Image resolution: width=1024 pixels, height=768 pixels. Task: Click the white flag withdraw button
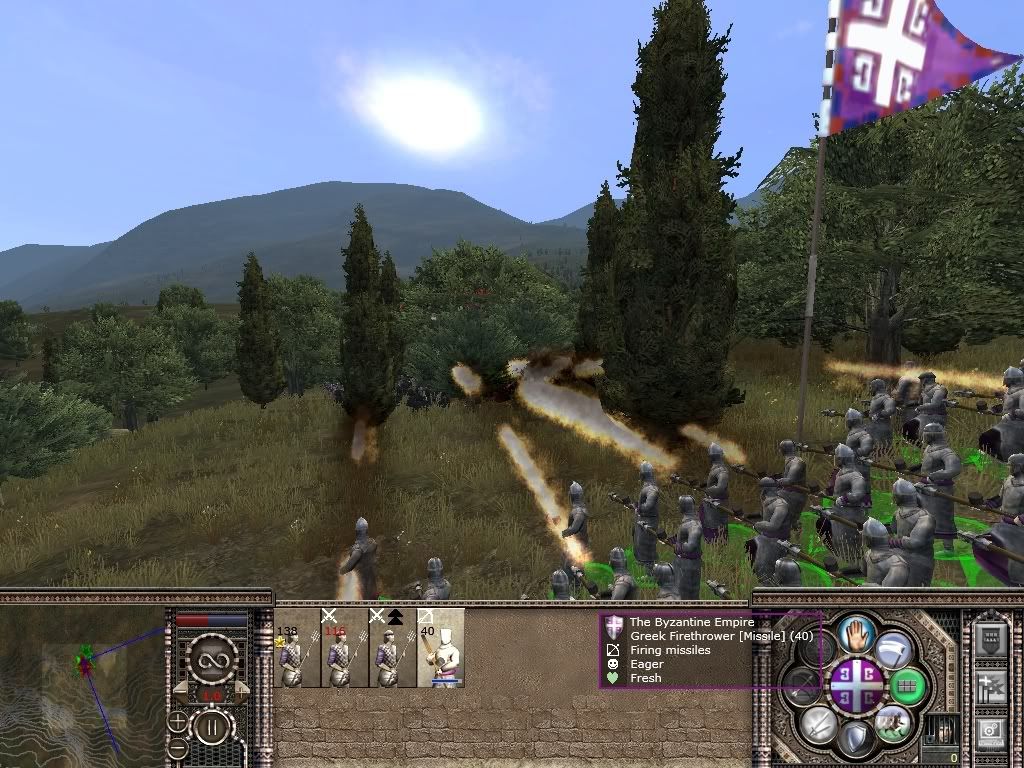tap(893, 648)
